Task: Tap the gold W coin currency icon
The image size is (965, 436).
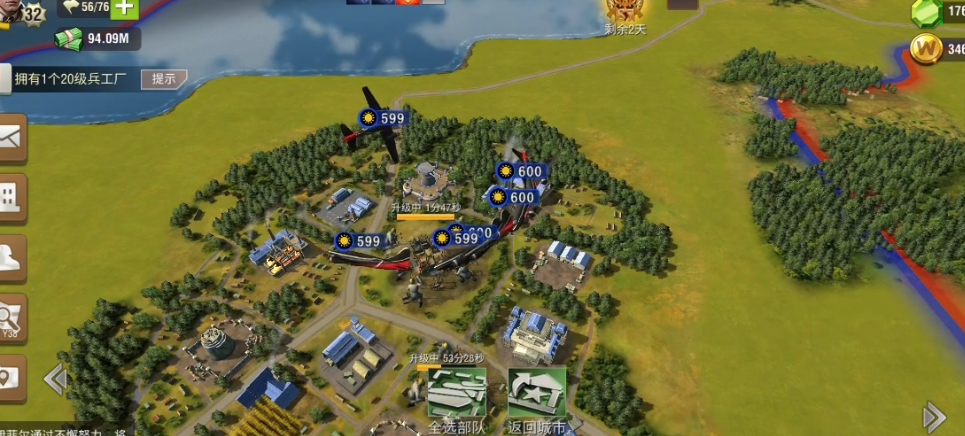Action: click(926, 48)
